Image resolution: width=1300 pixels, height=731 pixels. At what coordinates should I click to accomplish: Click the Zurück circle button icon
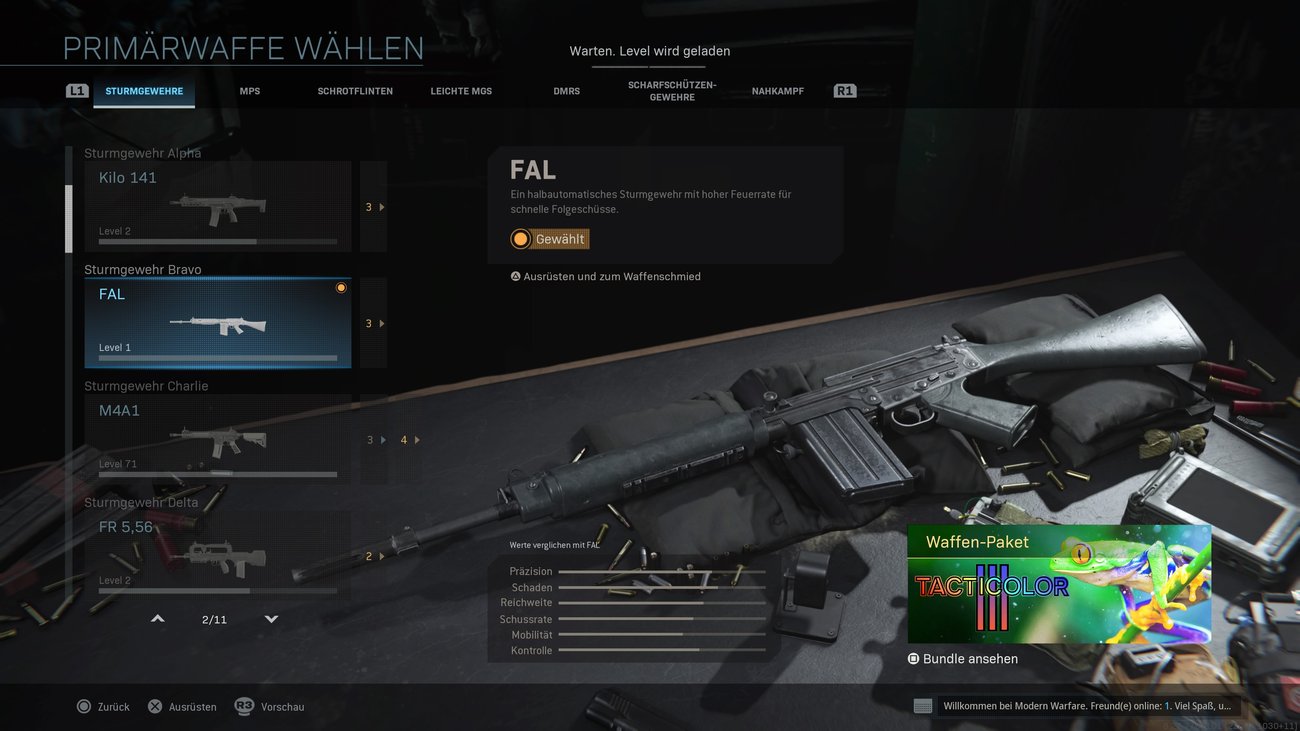coord(86,706)
